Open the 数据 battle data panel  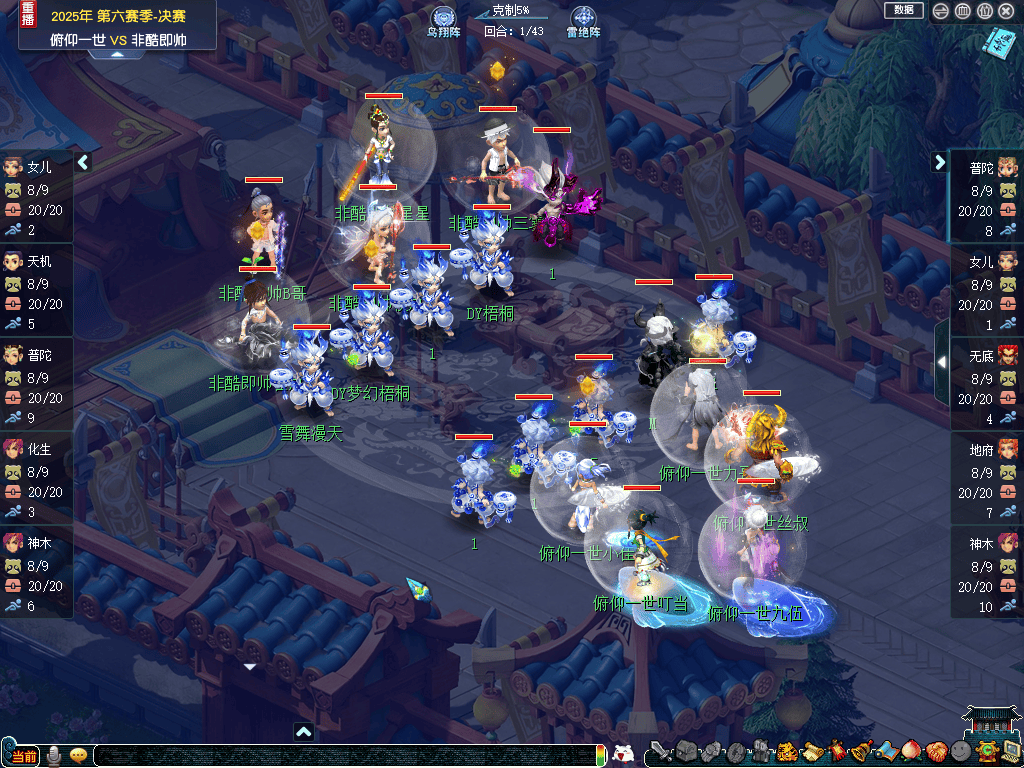pyautogui.click(x=903, y=10)
